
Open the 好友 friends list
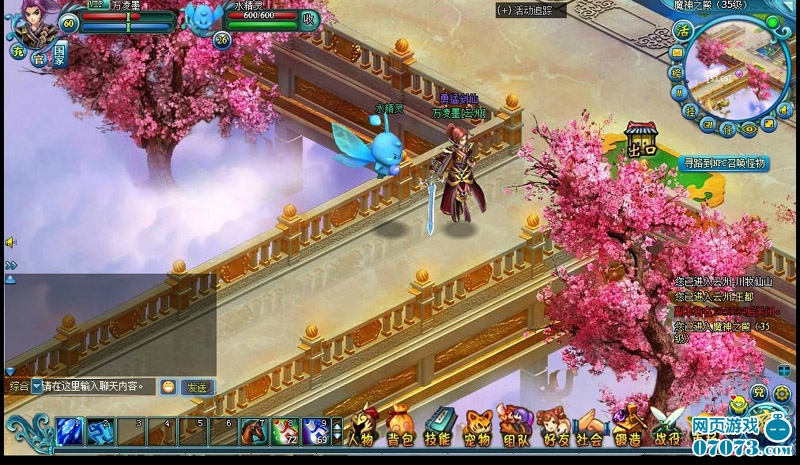point(552,428)
